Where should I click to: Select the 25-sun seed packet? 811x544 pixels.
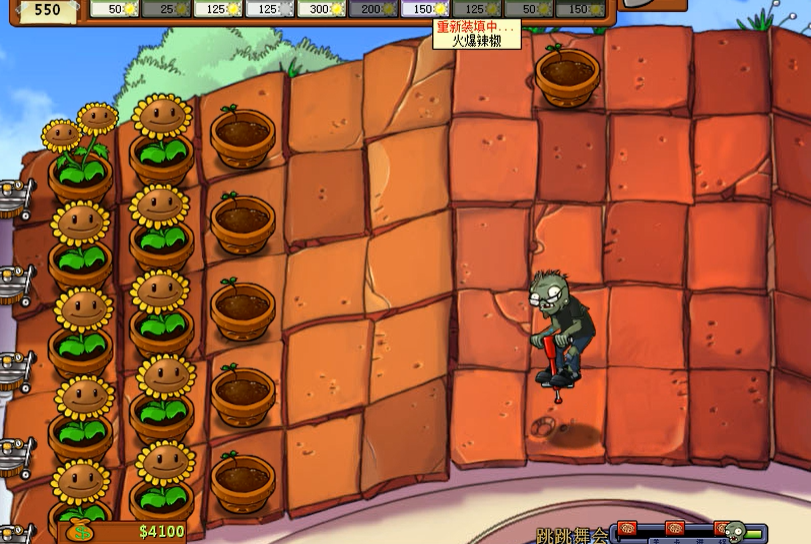point(166,9)
